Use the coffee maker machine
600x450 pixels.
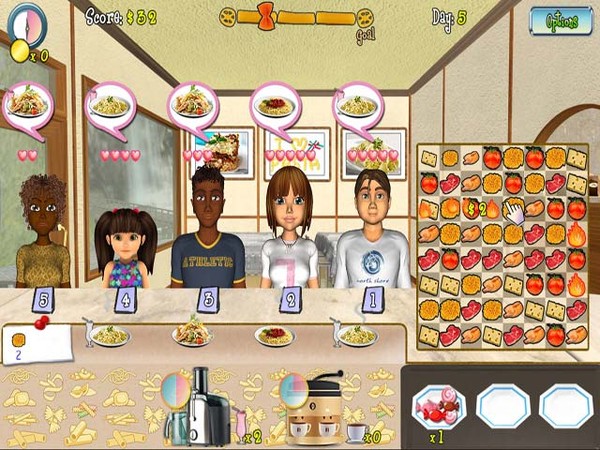tap(315, 410)
